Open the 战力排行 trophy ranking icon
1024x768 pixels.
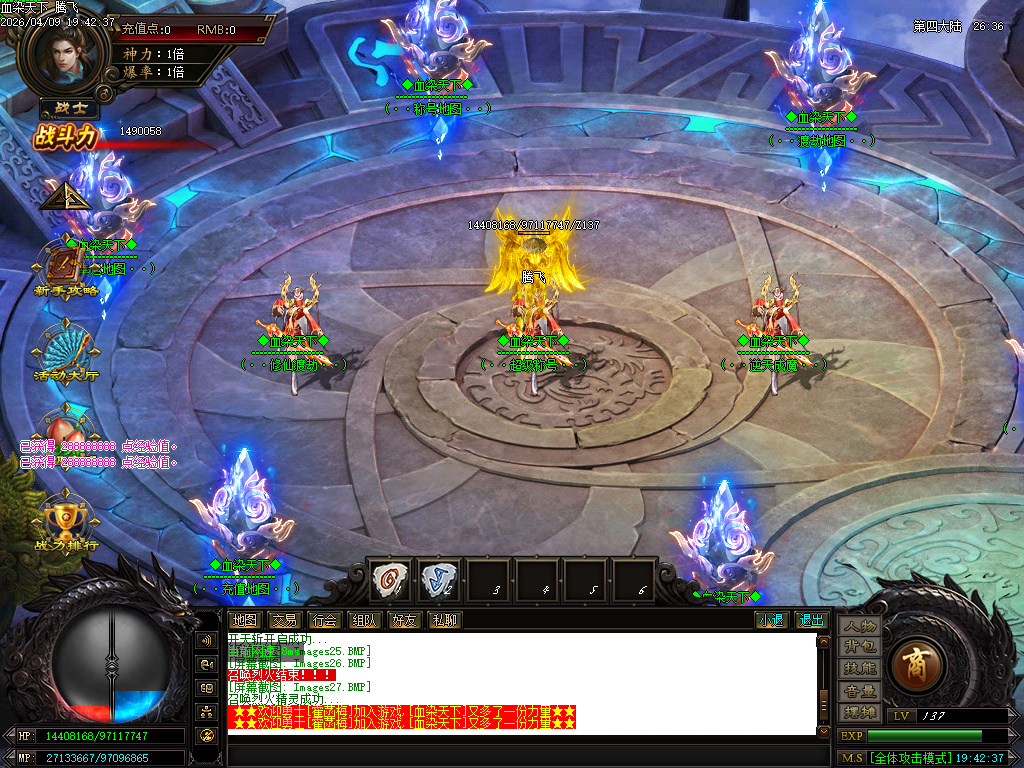[x=66, y=520]
